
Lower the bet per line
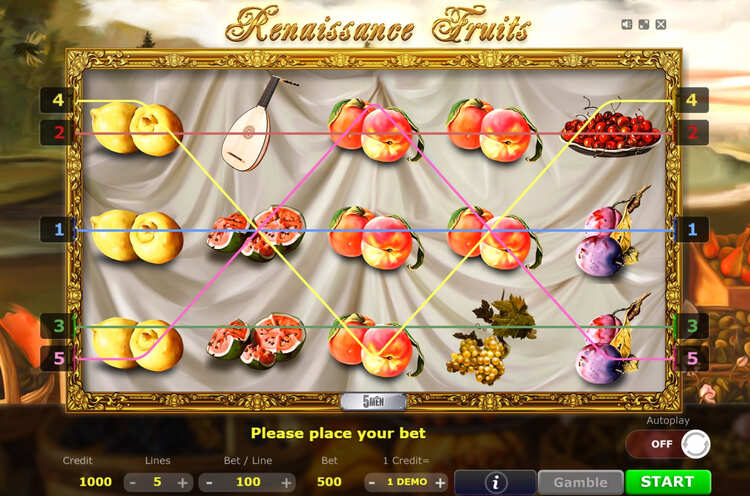[x=208, y=482]
